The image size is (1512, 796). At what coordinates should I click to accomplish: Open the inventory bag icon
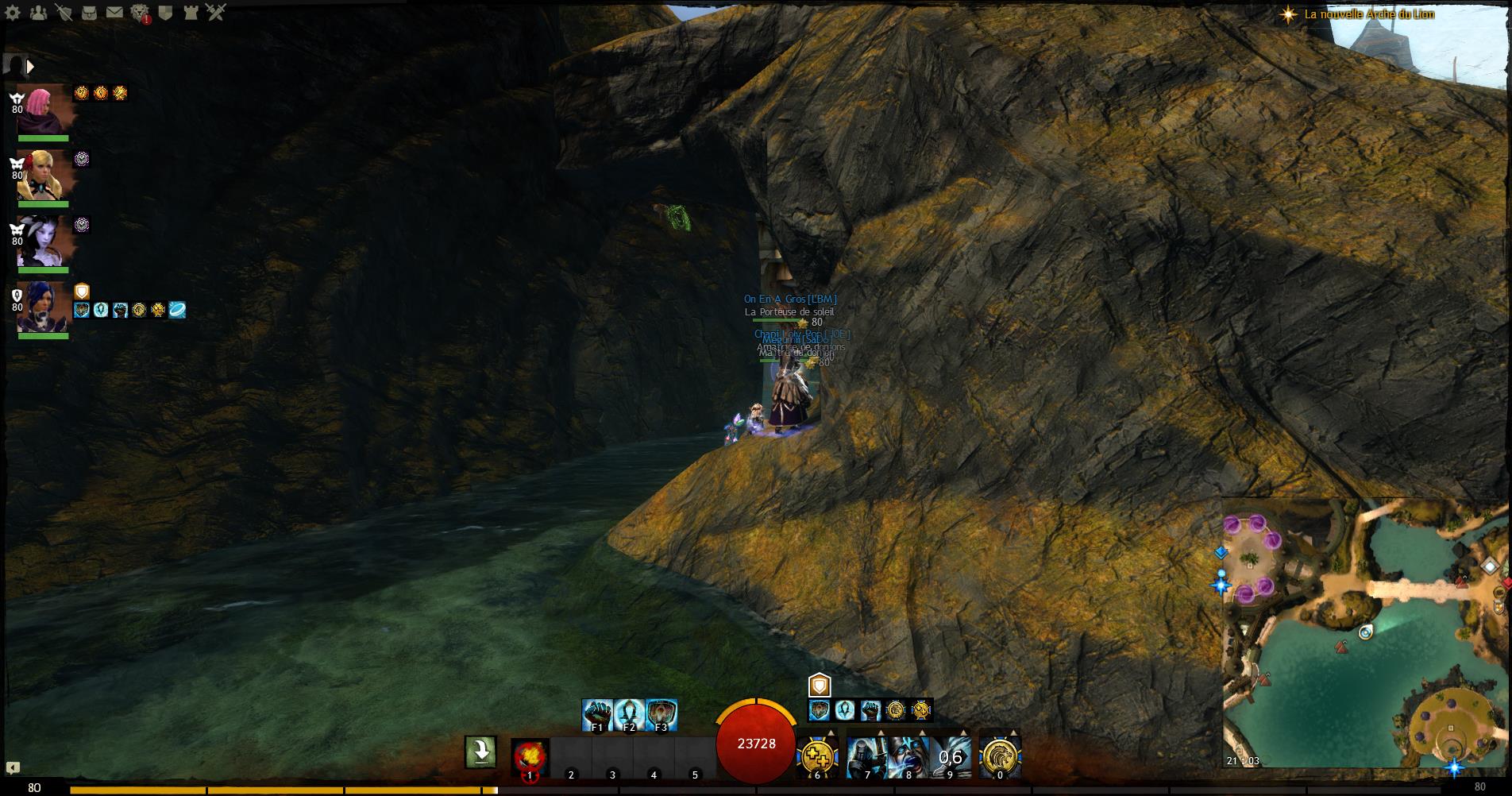point(89,13)
